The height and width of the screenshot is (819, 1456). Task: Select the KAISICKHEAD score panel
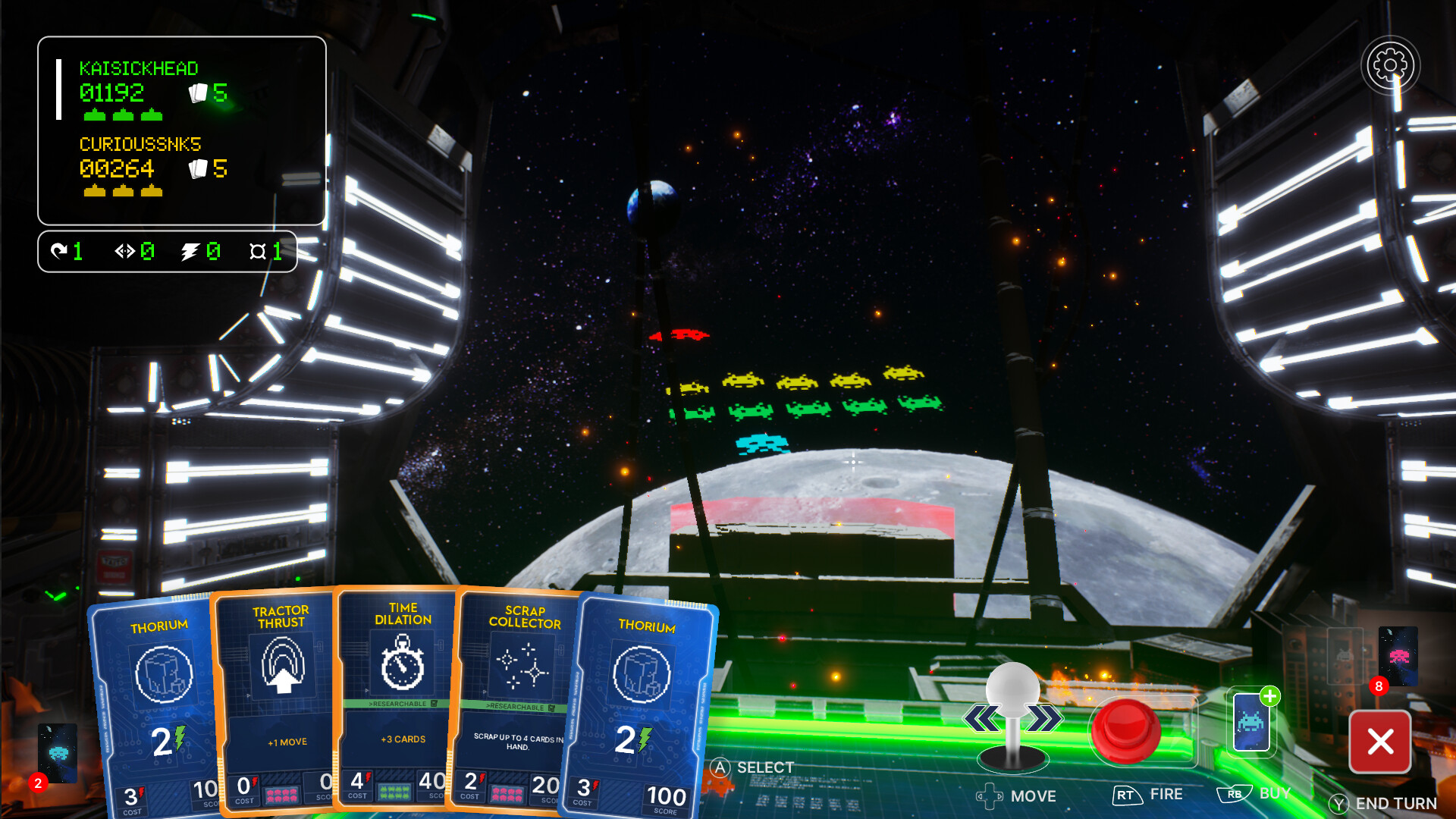pos(152,91)
